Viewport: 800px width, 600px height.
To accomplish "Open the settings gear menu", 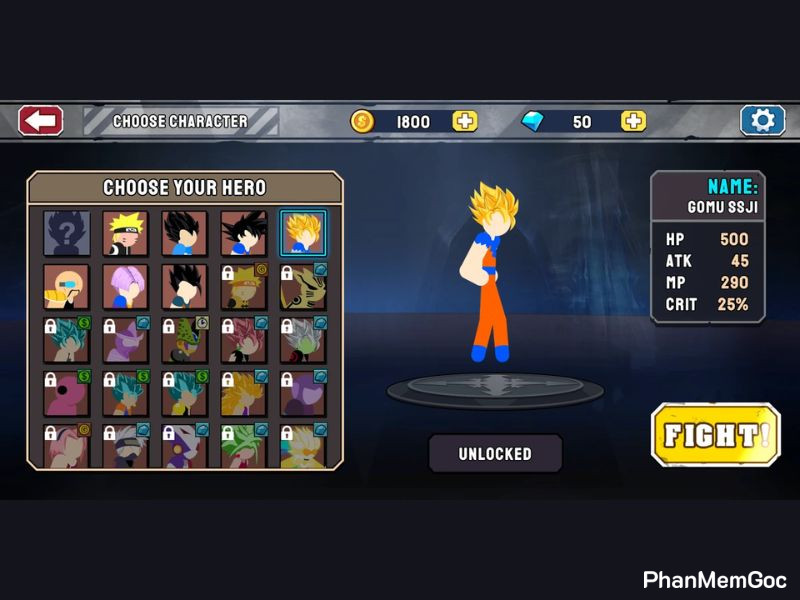I will [x=762, y=121].
